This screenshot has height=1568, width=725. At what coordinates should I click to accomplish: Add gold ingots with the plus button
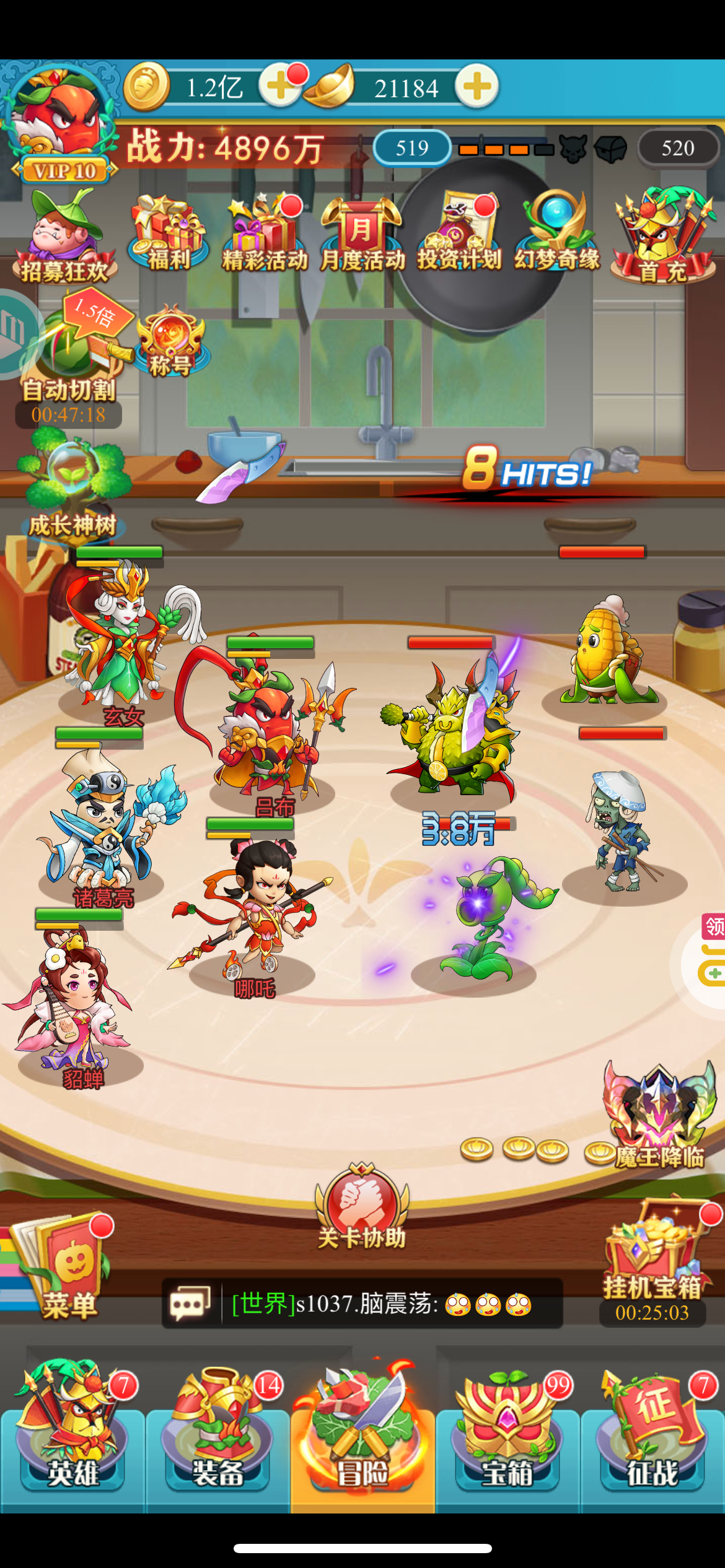(477, 87)
